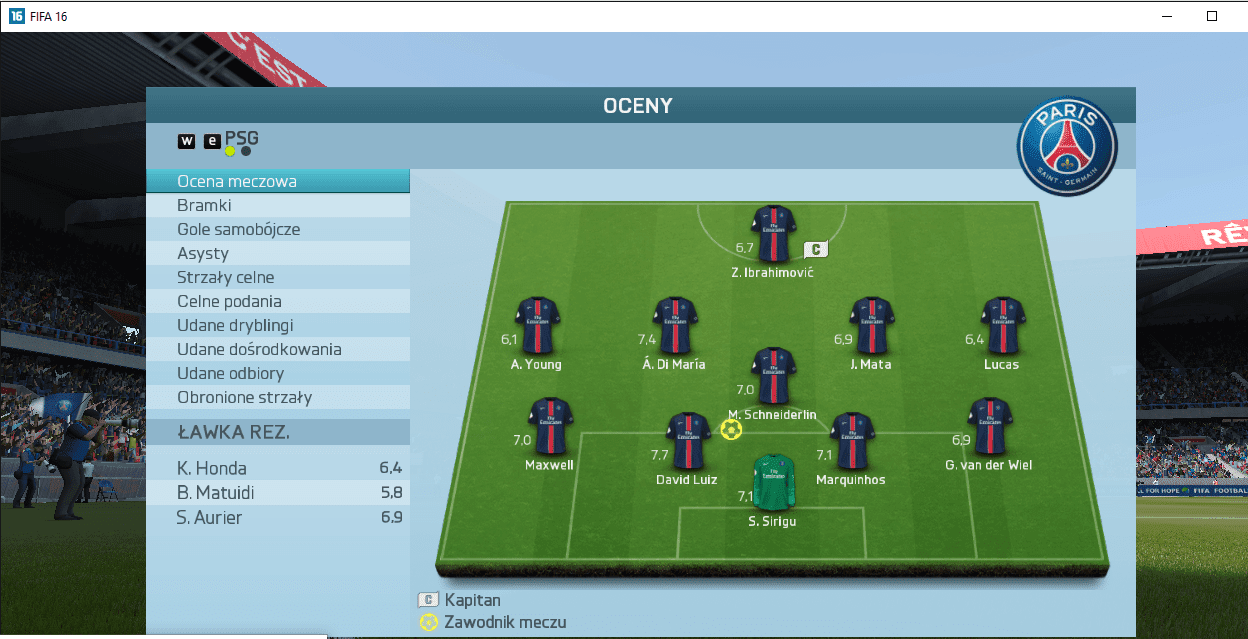Select the Ocena meczowa stat category
Image resolution: width=1248 pixels, height=639 pixels.
point(277,182)
